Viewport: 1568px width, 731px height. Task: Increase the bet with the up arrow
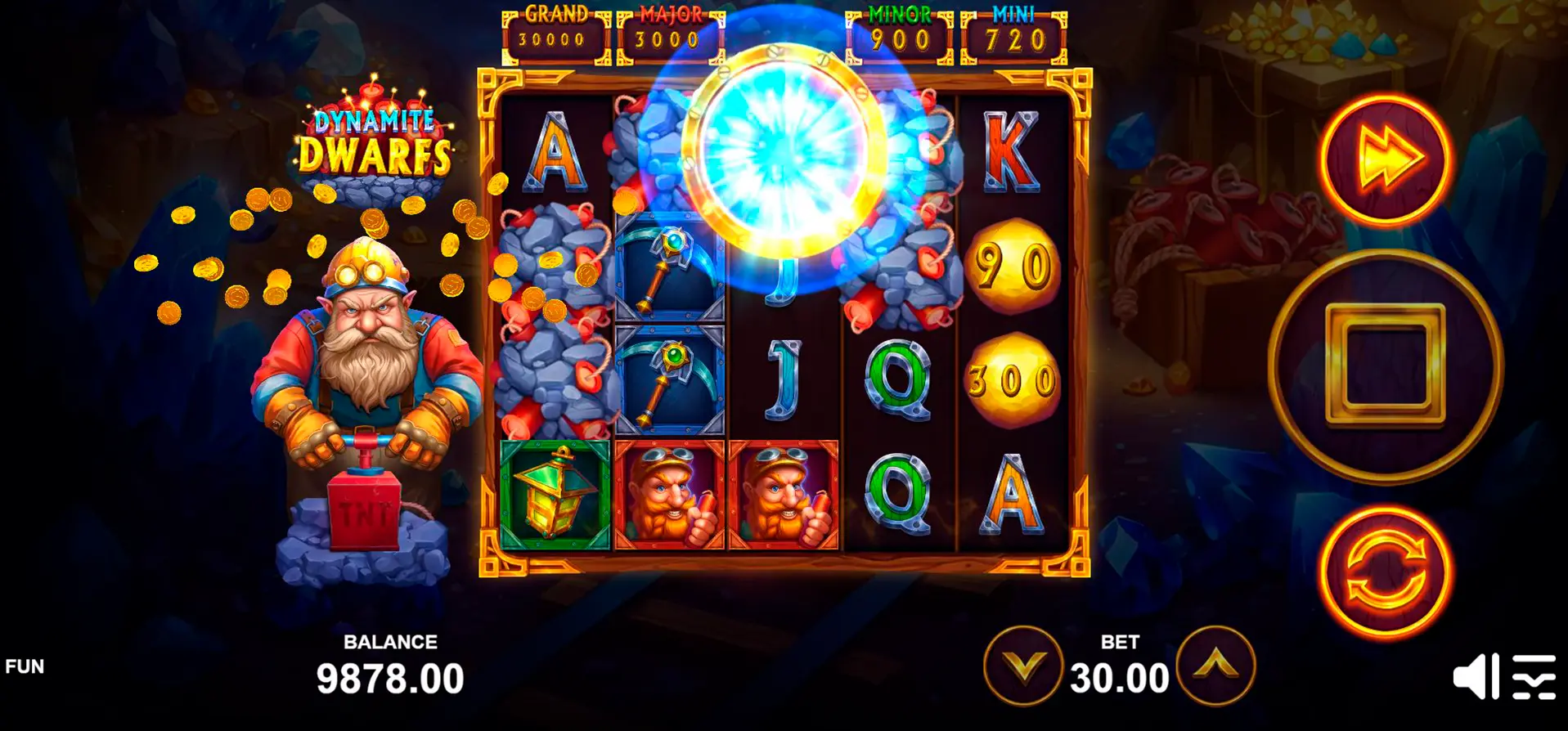pos(1215,666)
